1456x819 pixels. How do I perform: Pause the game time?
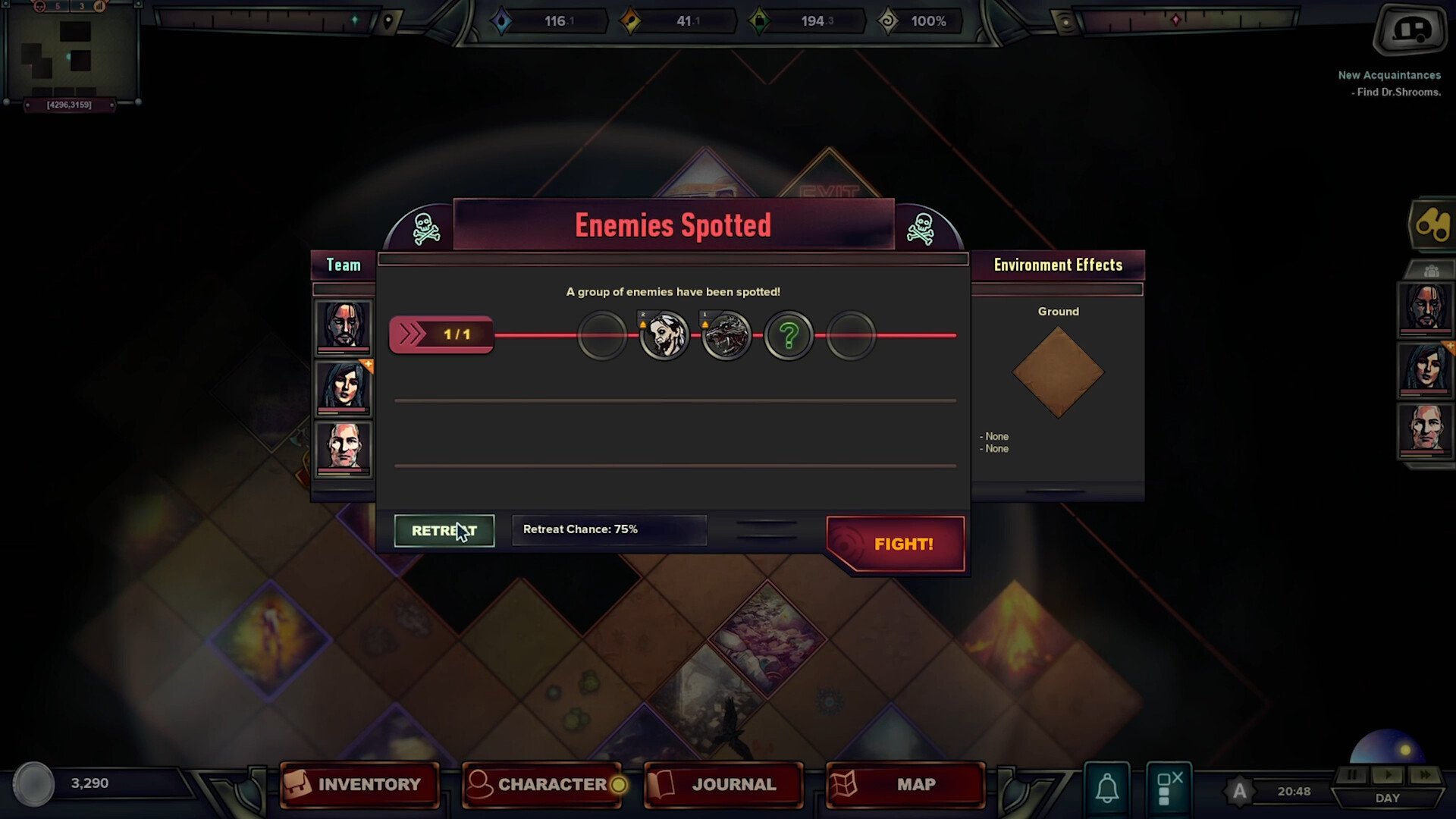point(1351,775)
